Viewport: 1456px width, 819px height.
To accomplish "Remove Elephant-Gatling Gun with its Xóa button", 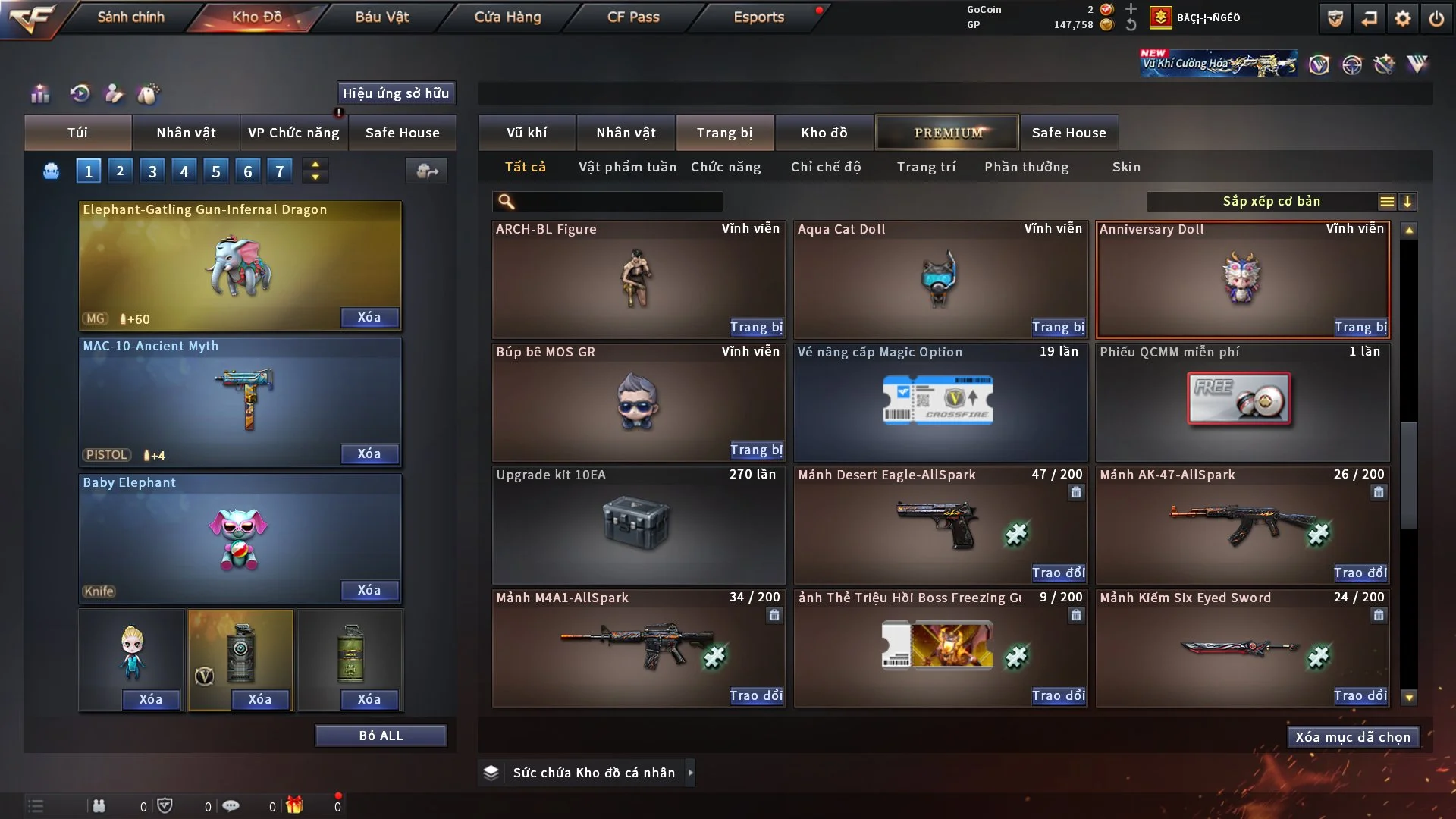I will tap(369, 317).
